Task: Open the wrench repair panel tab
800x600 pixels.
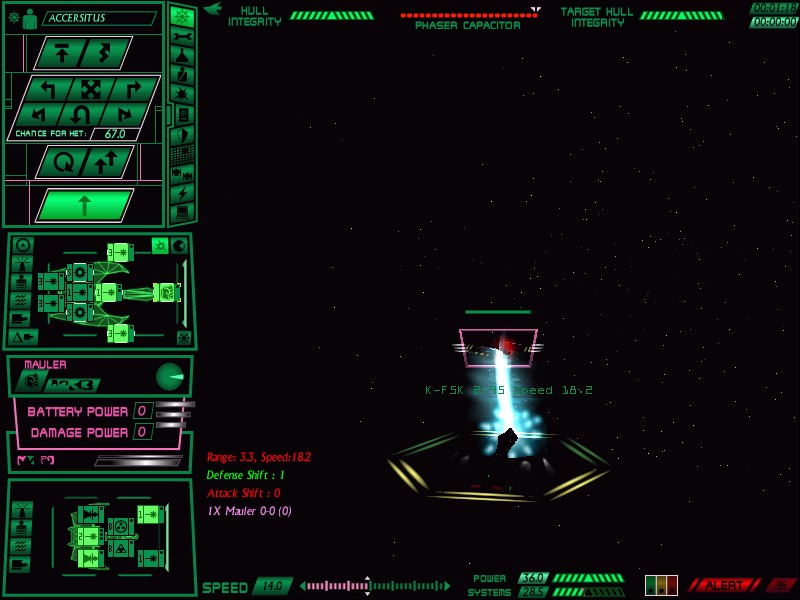Action: pyautogui.click(x=182, y=36)
